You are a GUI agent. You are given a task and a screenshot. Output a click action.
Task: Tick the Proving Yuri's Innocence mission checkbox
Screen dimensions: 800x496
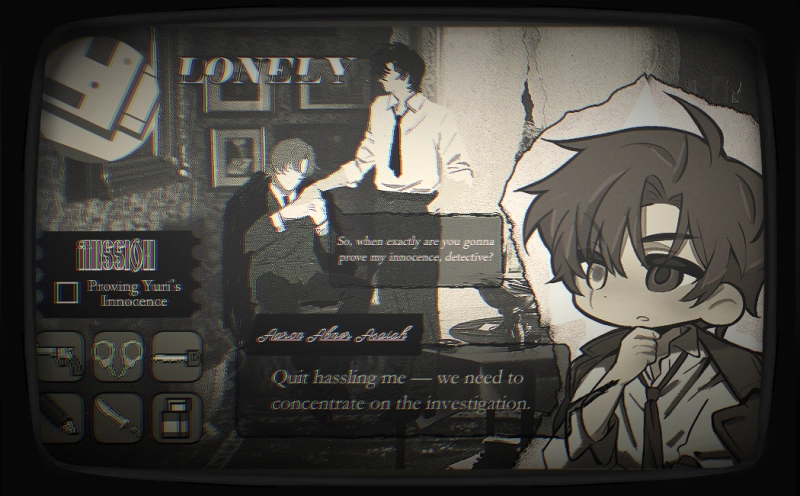67,292
